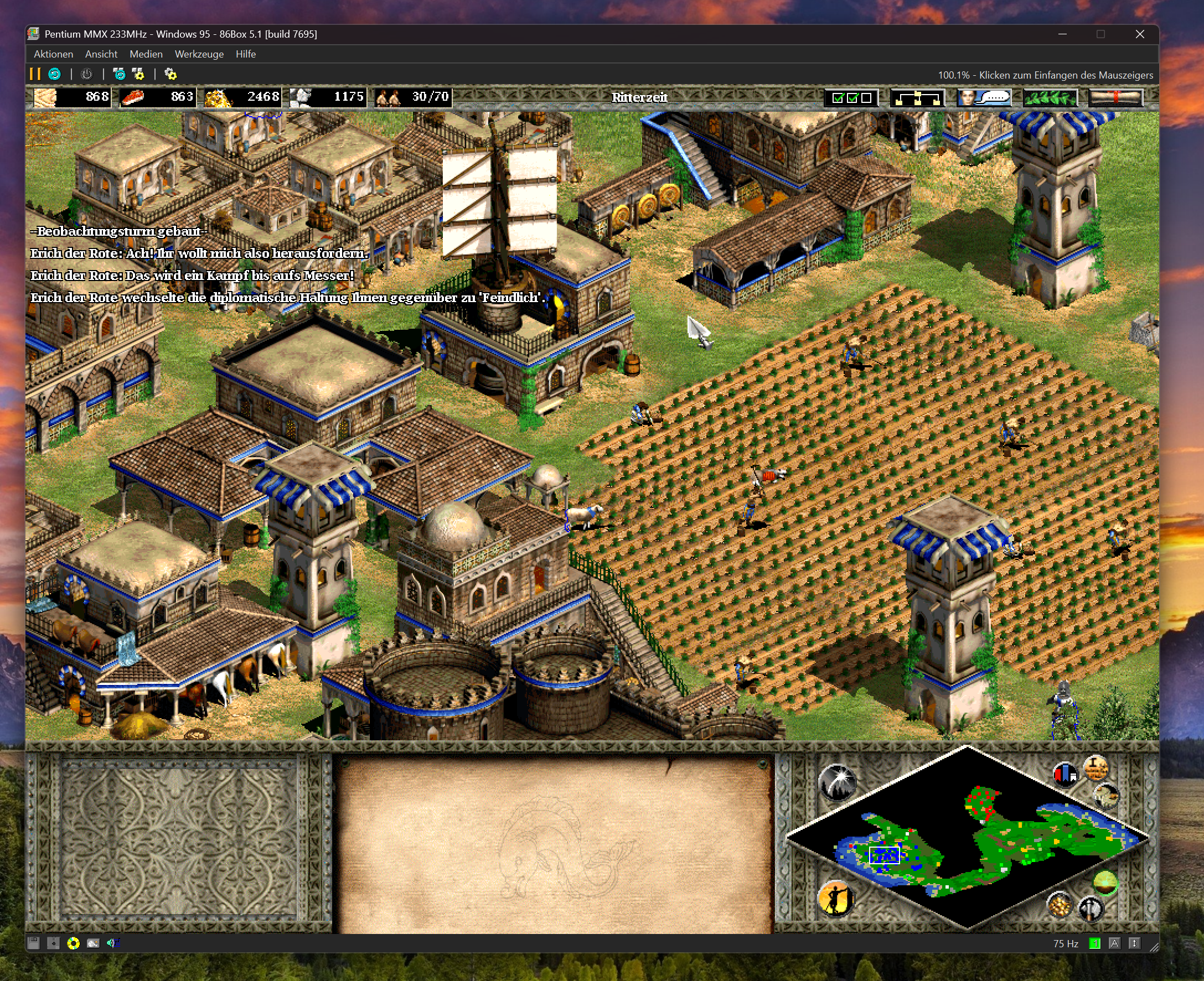Click the green glowing globe minimap button
Screen dimensions: 1204x981
1105,881
